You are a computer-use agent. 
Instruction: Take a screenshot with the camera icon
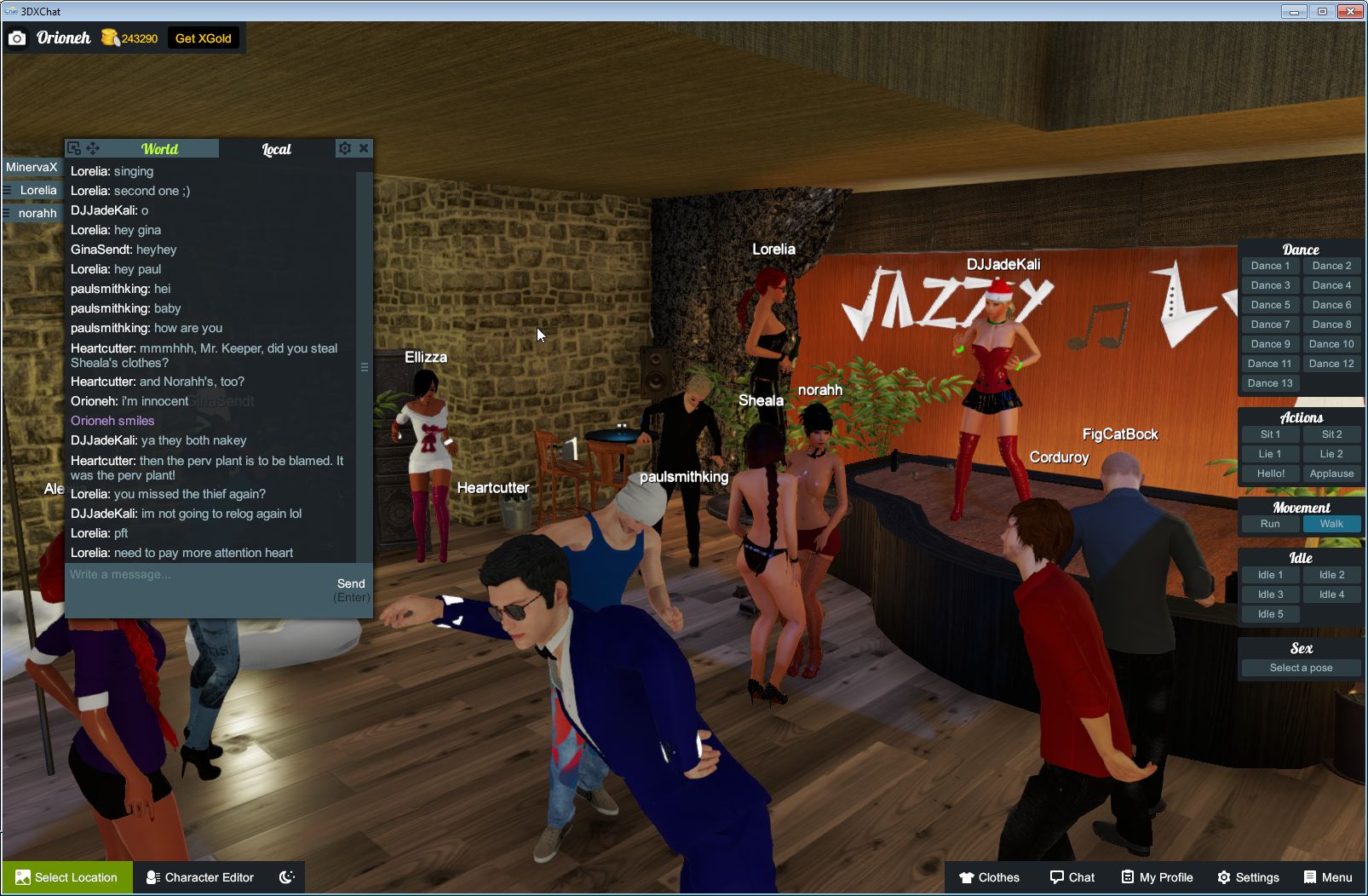(x=17, y=38)
